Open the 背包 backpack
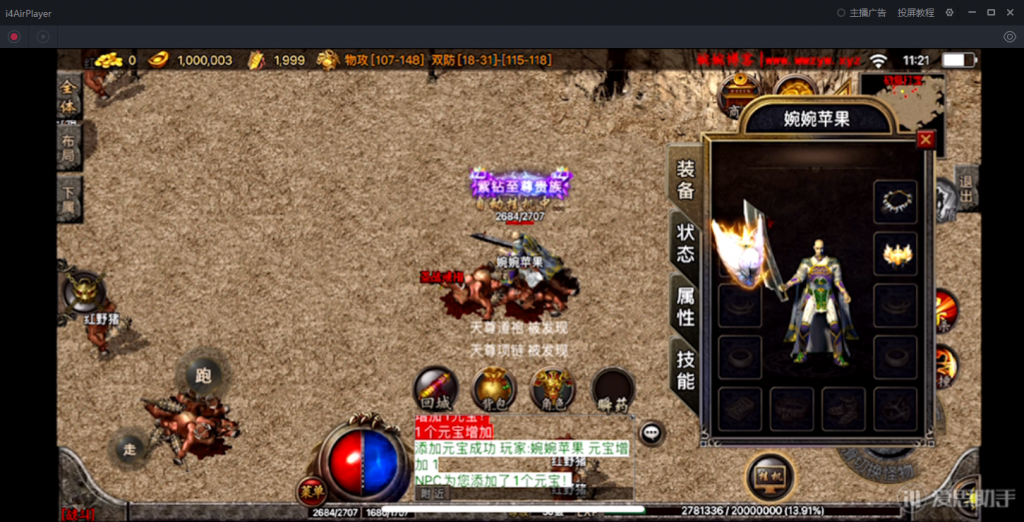1024x522 pixels. click(x=493, y=389)
